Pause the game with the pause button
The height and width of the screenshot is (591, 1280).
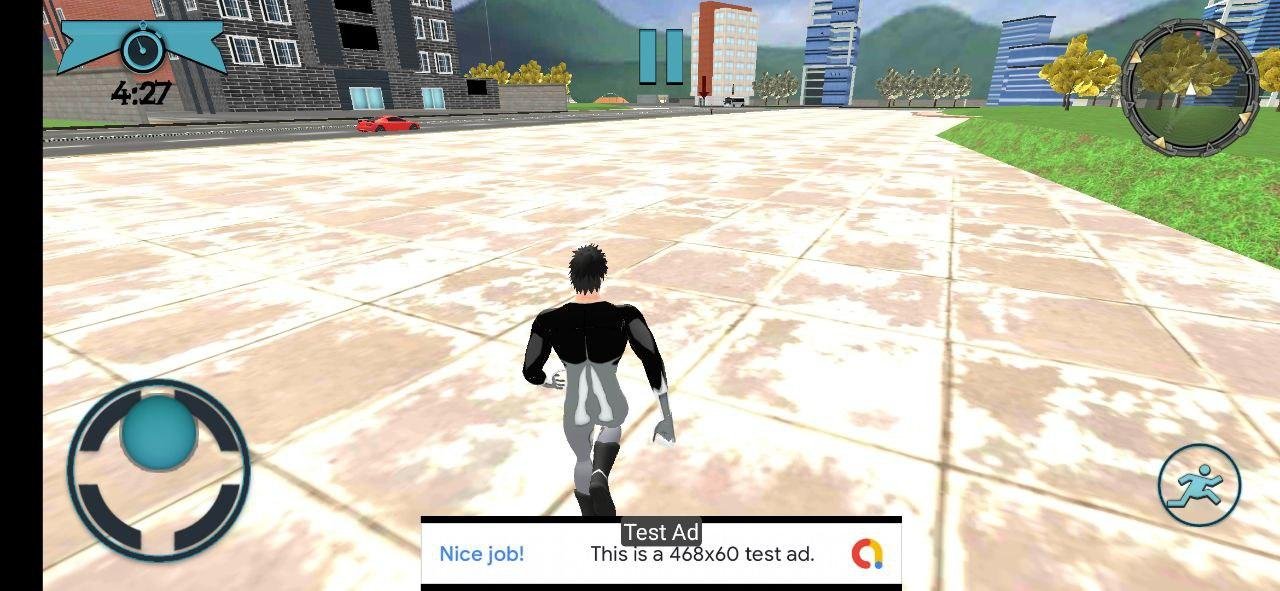661,56
